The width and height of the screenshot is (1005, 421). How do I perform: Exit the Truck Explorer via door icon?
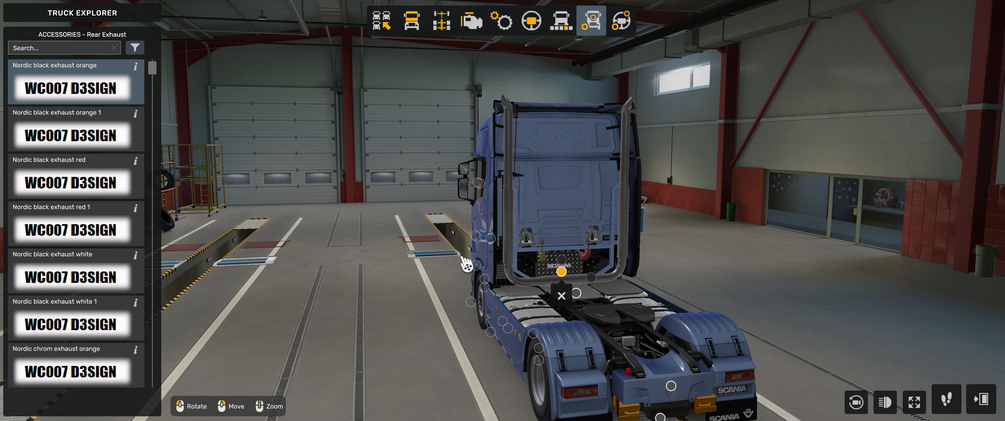point(982,399)
